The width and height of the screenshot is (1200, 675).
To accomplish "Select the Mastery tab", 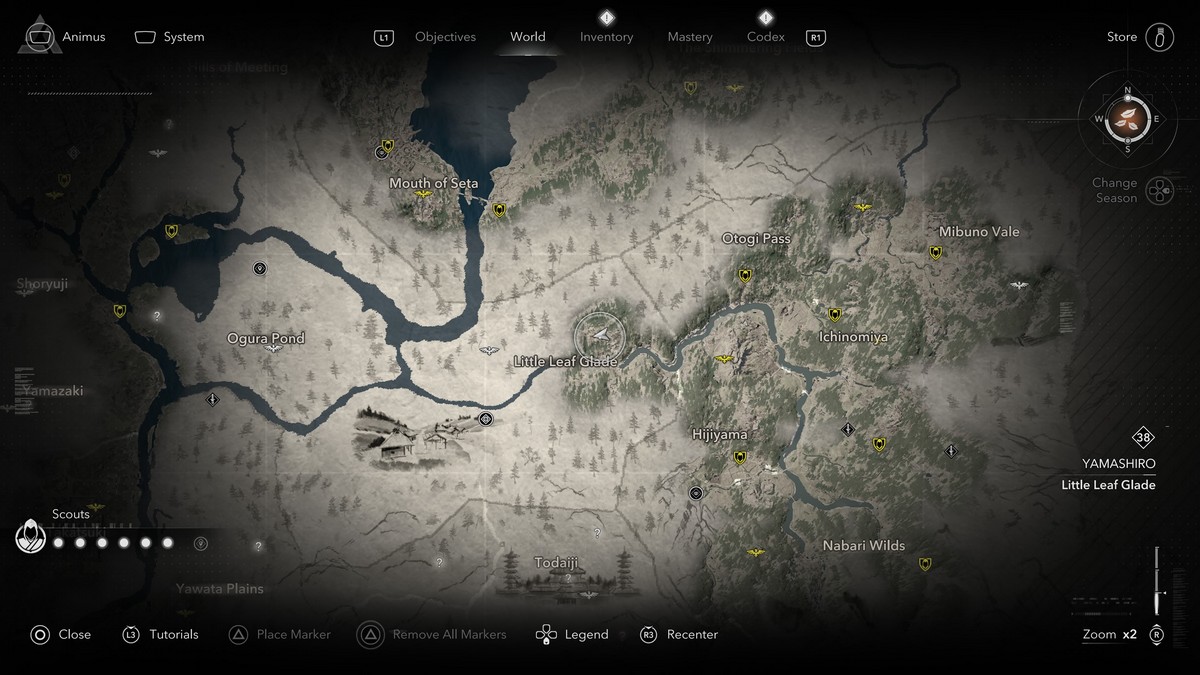I will tap(690, 37).
